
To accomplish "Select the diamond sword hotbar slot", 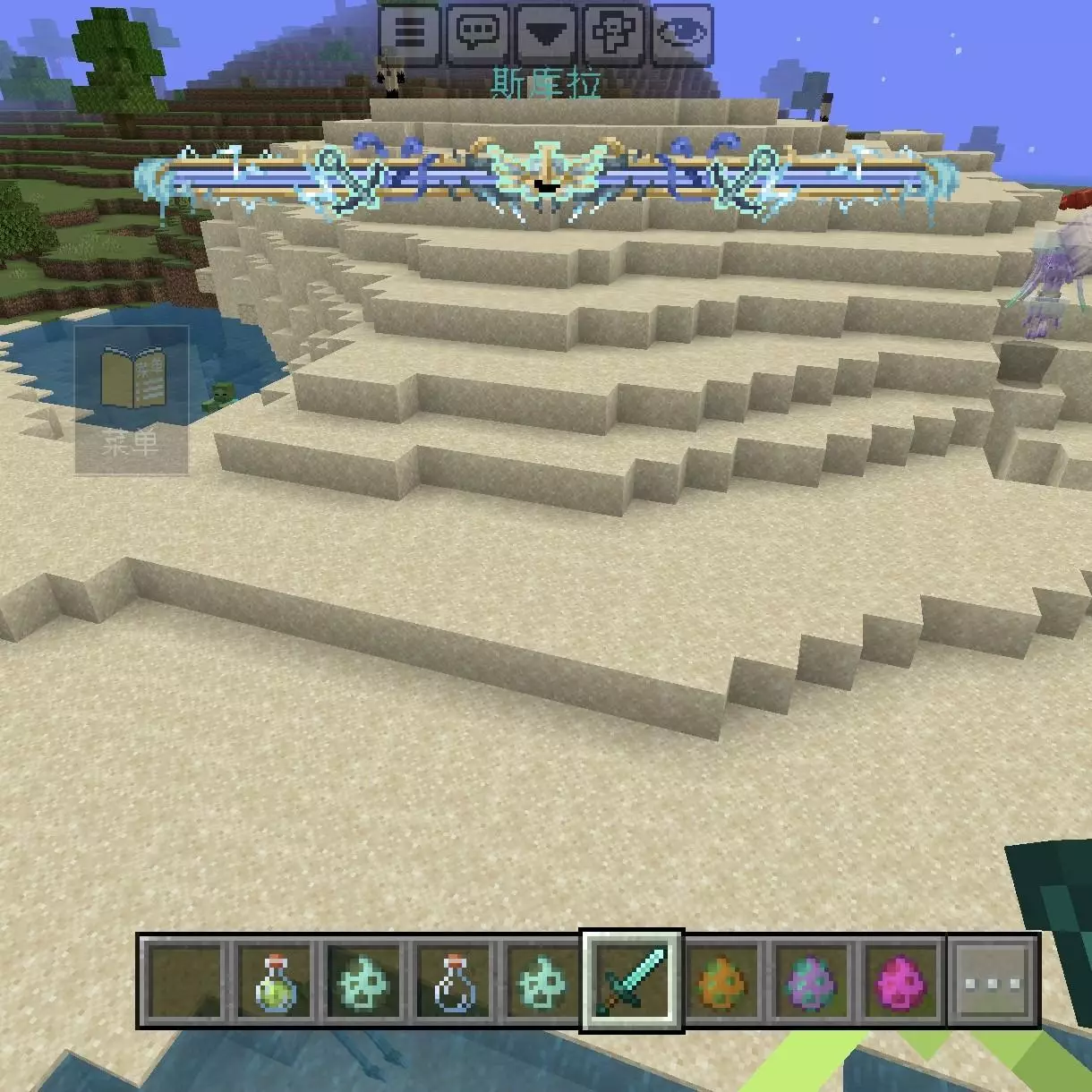I will click(x=632, y=981).
